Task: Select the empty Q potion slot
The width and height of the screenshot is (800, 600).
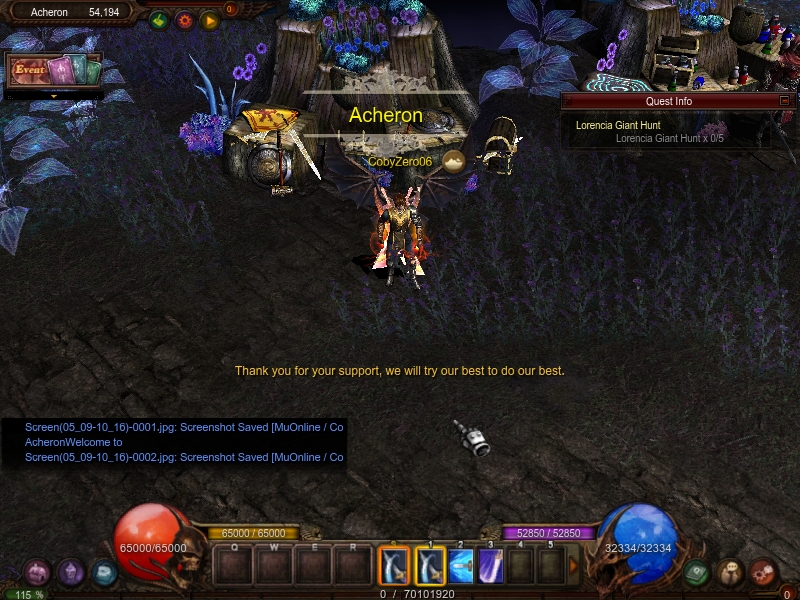Action: pyautogui.click(x=235, y=567)
